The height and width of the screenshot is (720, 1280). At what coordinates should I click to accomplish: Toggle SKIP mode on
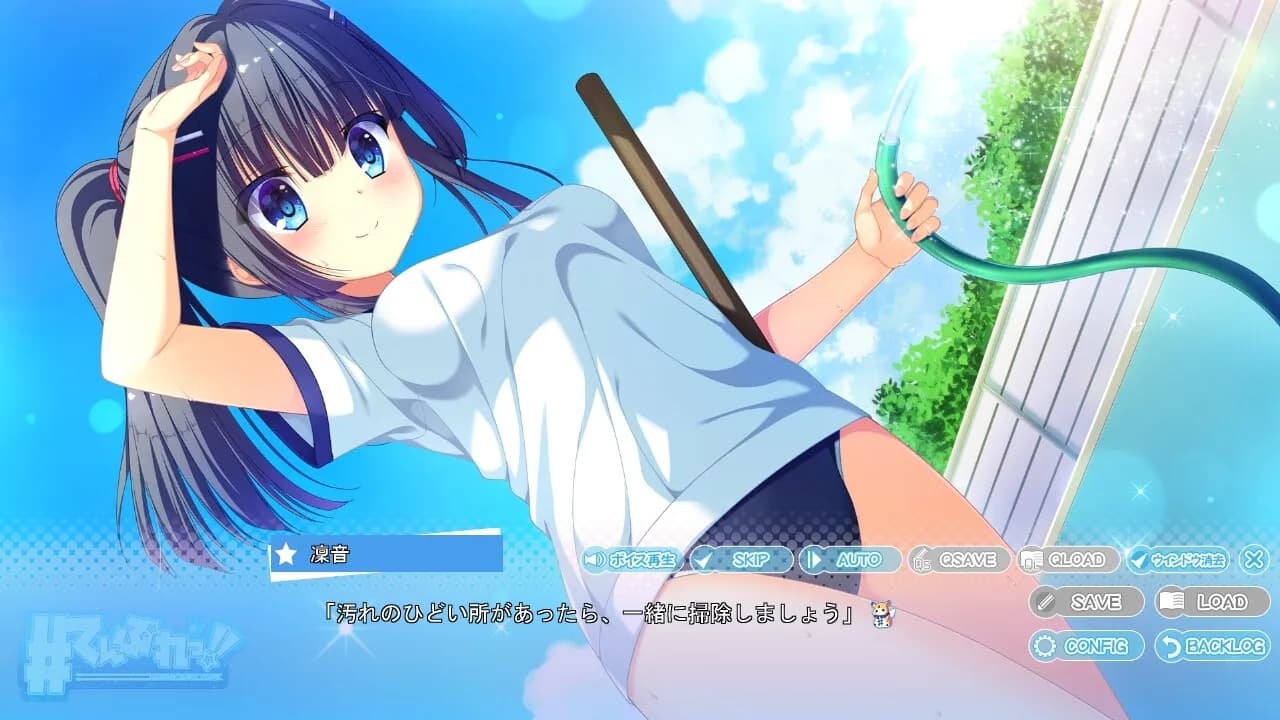[740, 561]
